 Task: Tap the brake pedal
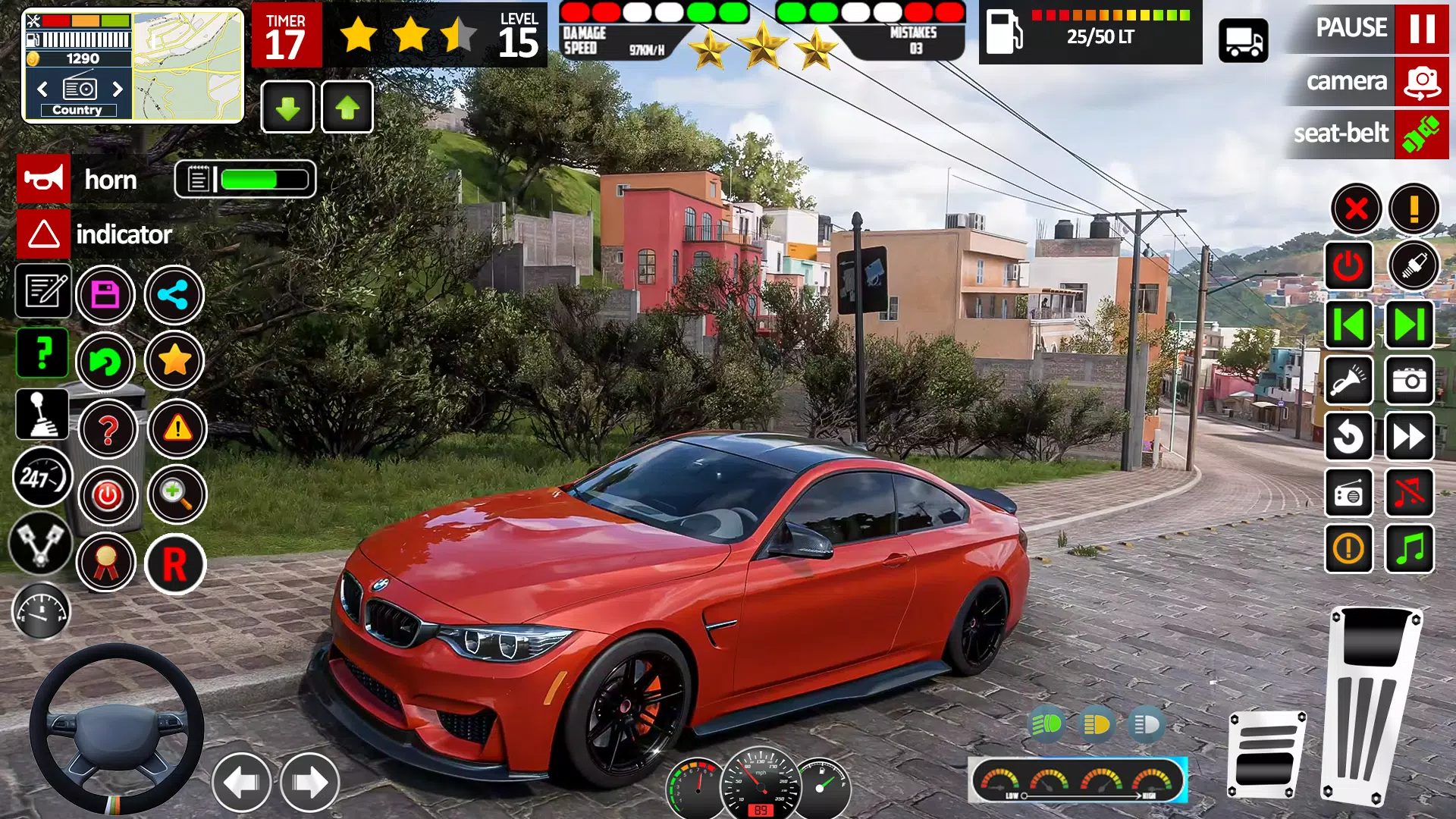[1266, 755]
